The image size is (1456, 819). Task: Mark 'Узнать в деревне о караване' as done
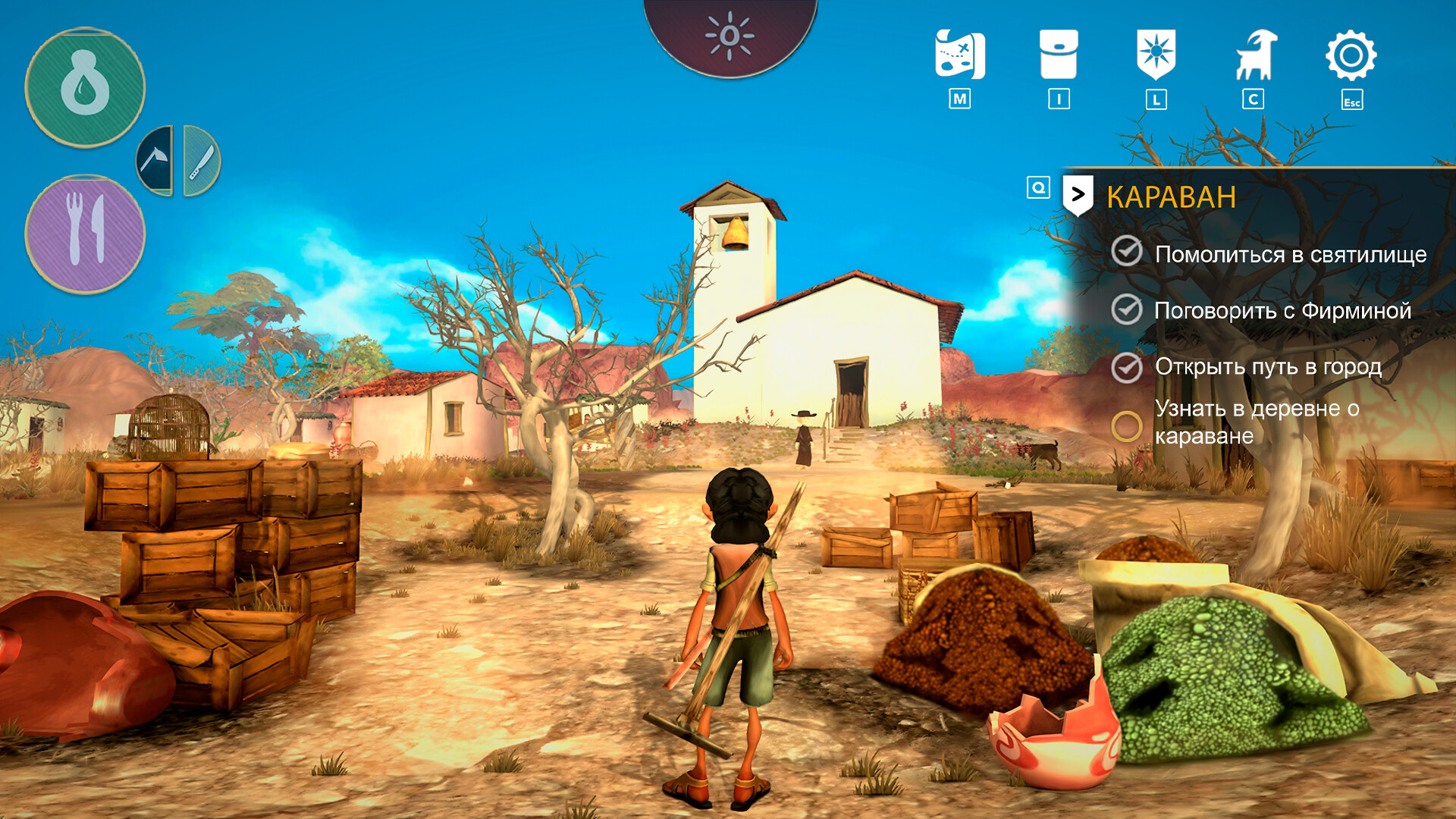1128,425
